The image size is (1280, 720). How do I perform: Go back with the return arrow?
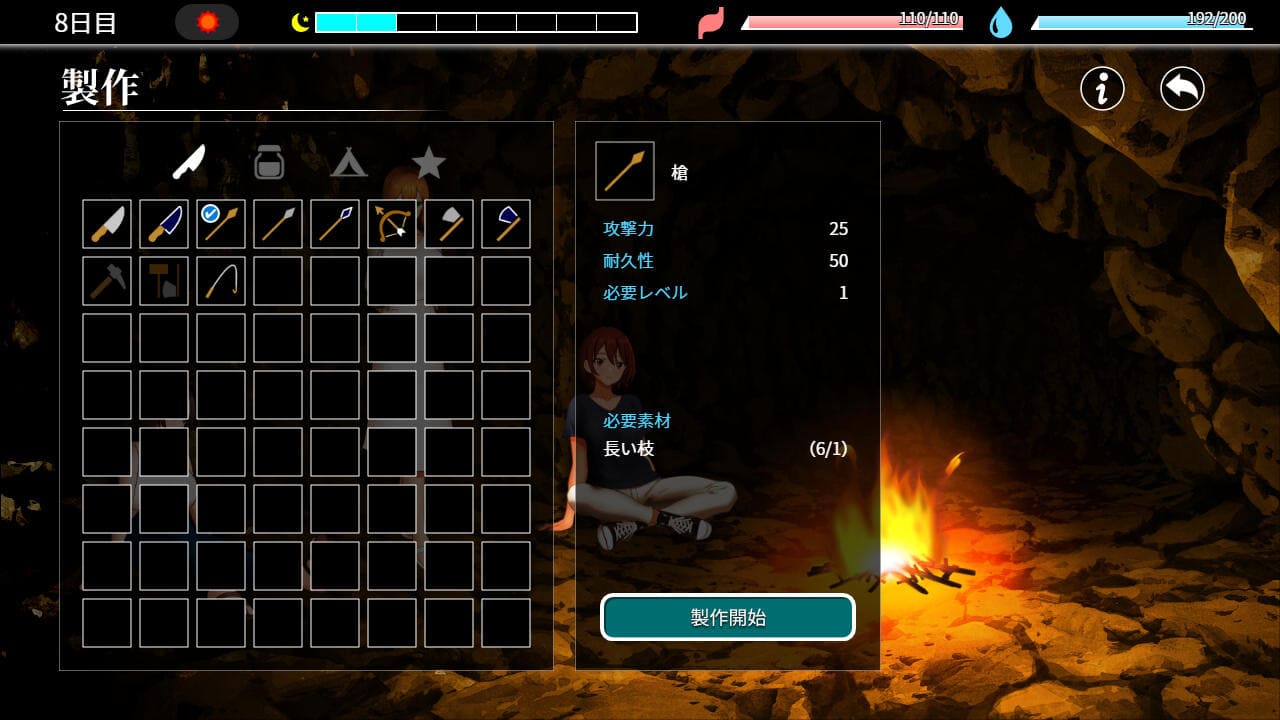tap(1182, 89)
